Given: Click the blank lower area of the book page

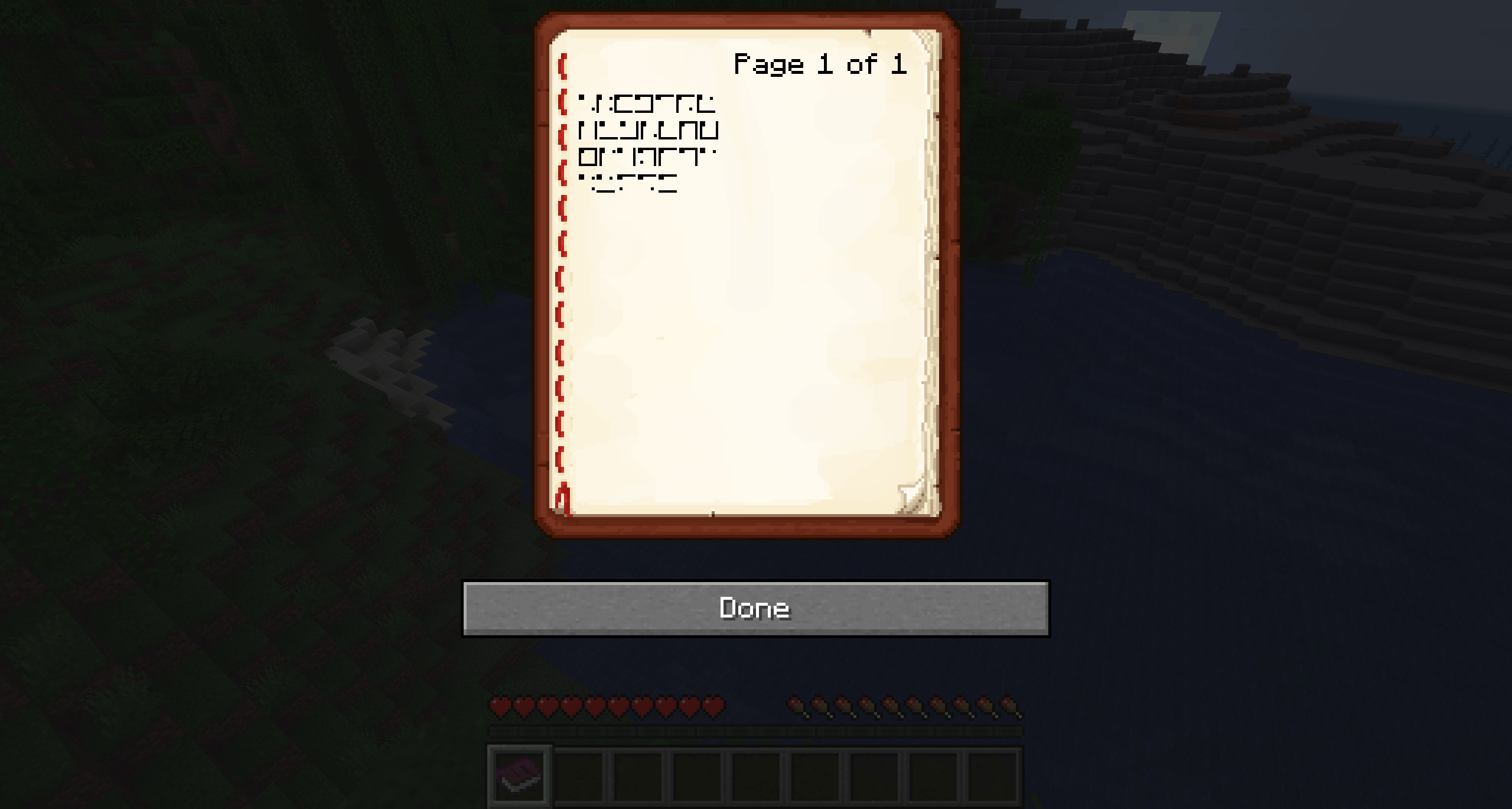Looking at the screenshot, I should click(738, 366).
